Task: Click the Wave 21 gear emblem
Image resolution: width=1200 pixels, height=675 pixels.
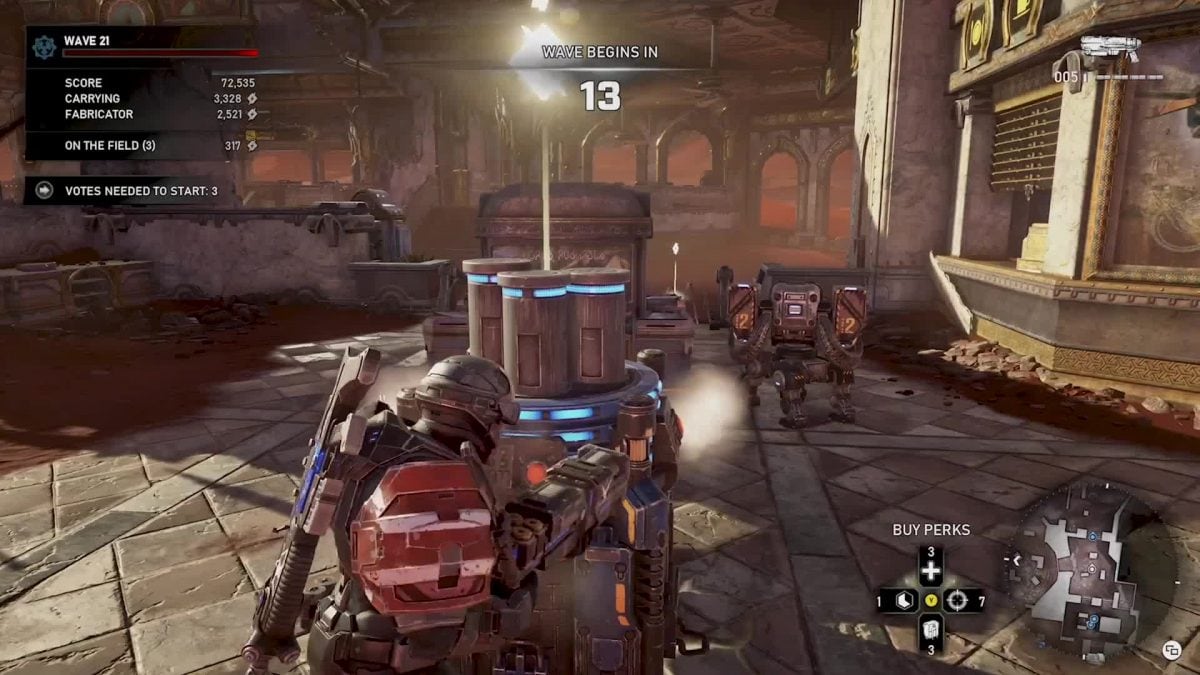Action: [x=44, y=46]
